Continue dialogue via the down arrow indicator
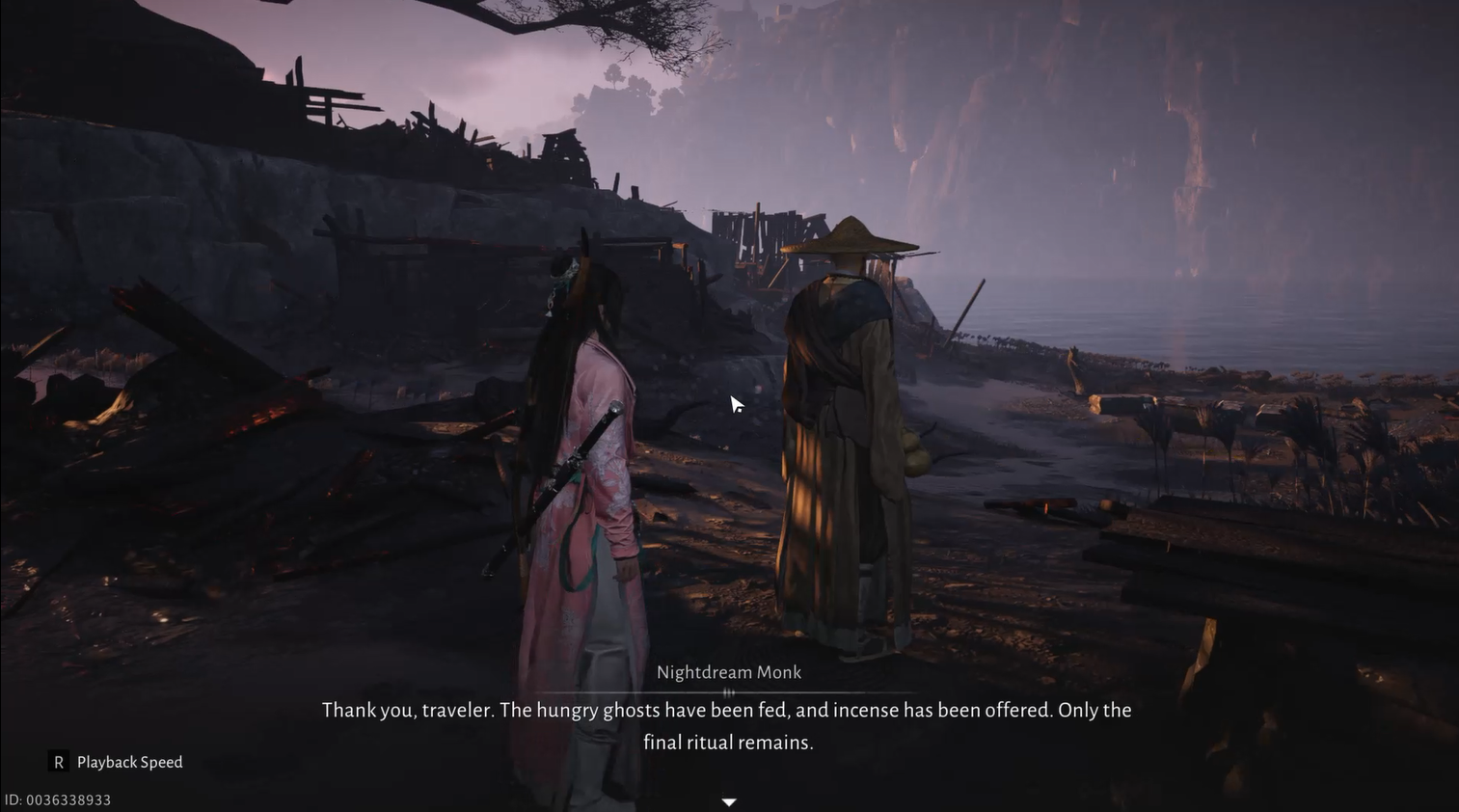The width and height of the screenshot is (1459, 812). (729, 801)
